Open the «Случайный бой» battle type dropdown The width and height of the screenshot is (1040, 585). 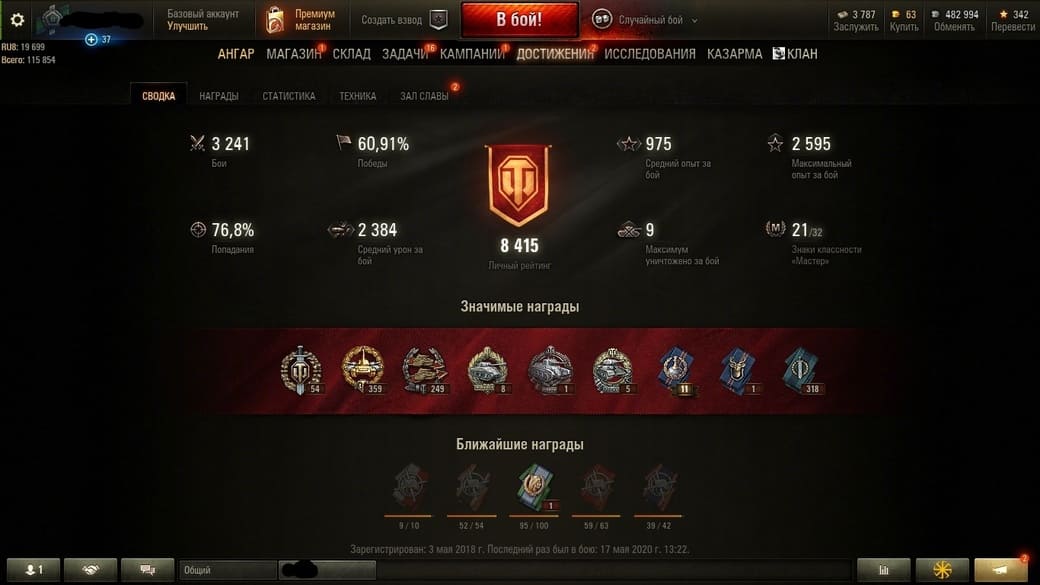click(645, 20)
